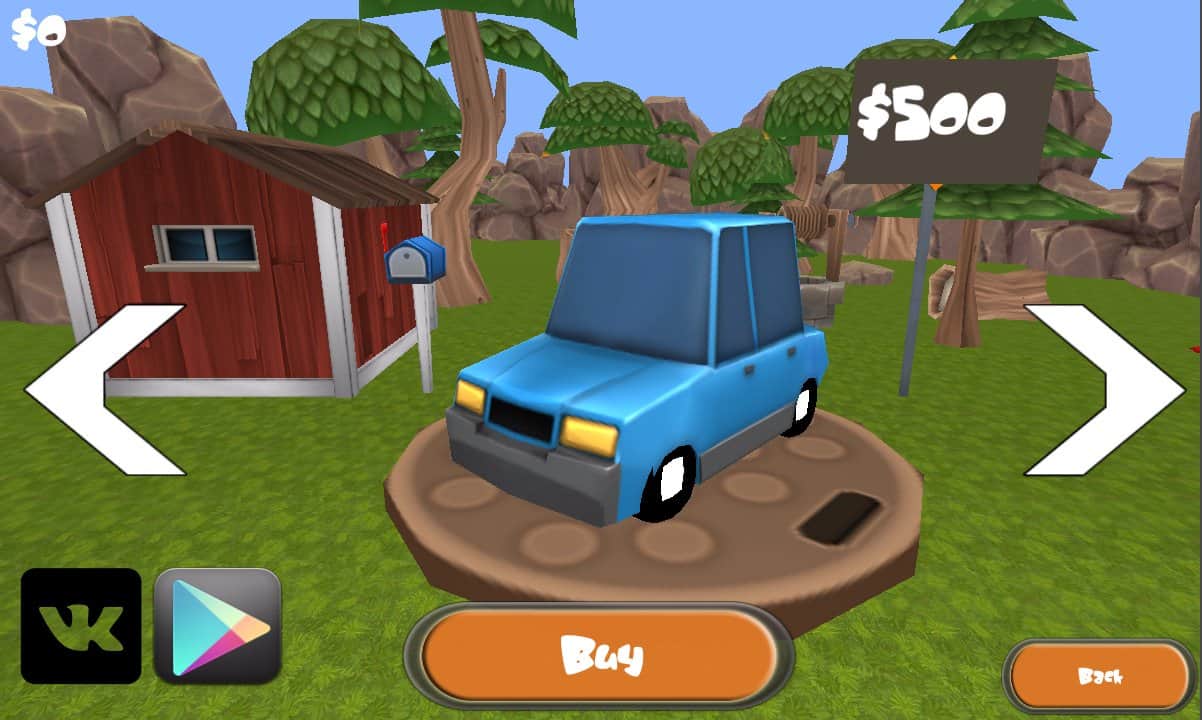The image size is (1202, 720).
Task: Buy the blue car
Action: [x=599, y=656]
